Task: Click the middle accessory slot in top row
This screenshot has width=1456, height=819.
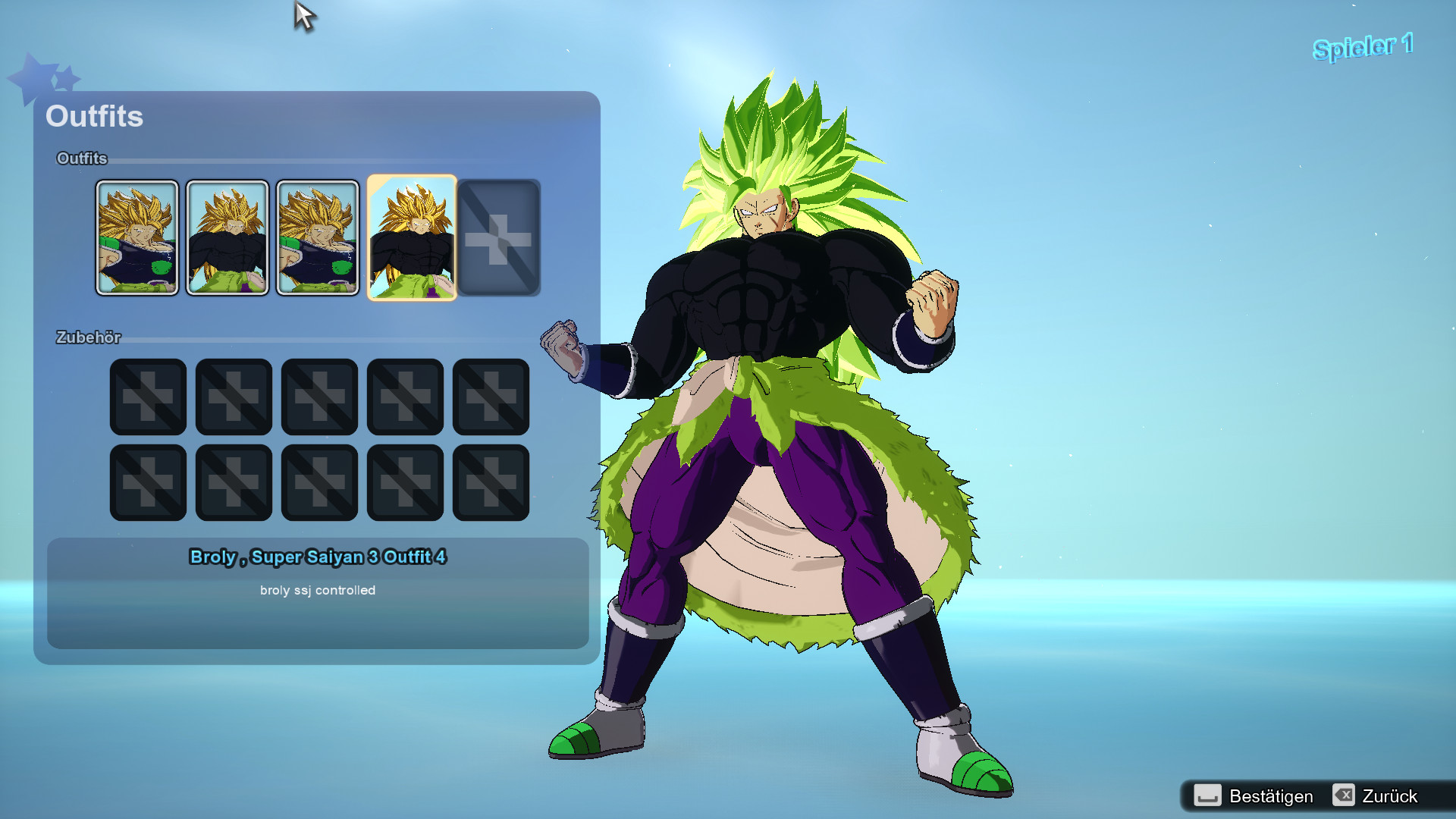Action: (318, 396)
